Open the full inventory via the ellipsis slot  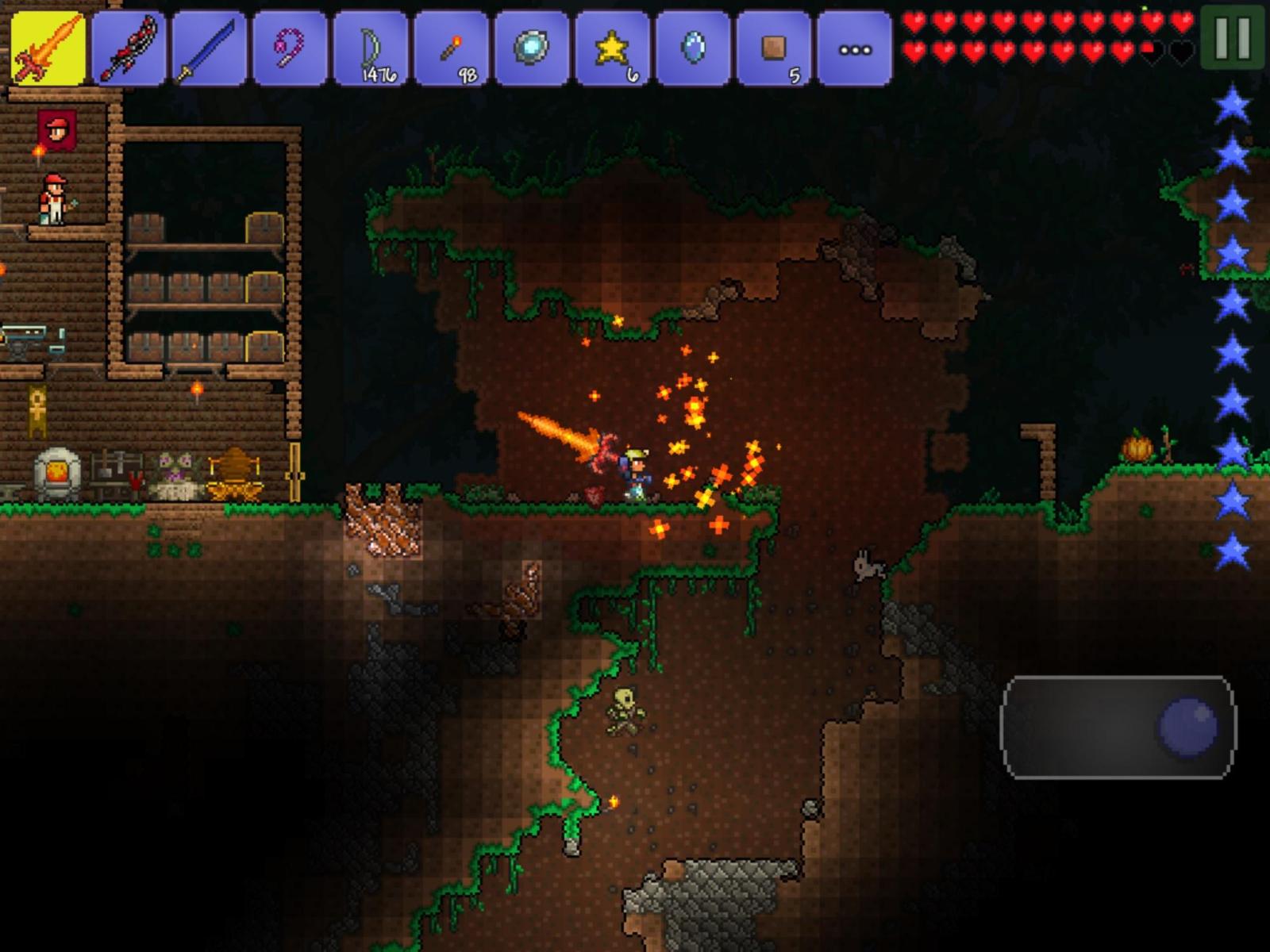point(854,49)
